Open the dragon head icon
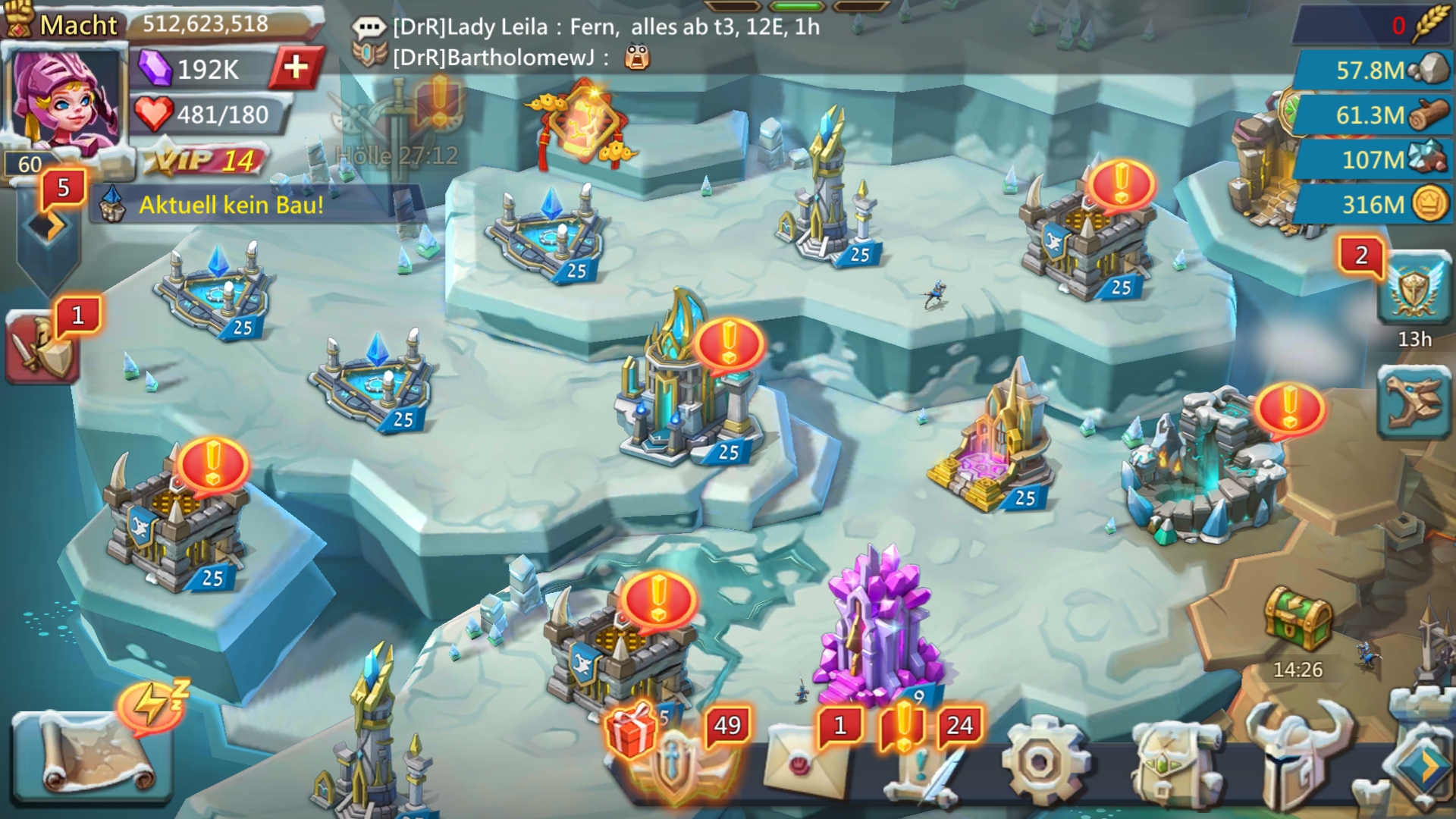Viewport: 1456px width, 819px height. click(1414, 402)
